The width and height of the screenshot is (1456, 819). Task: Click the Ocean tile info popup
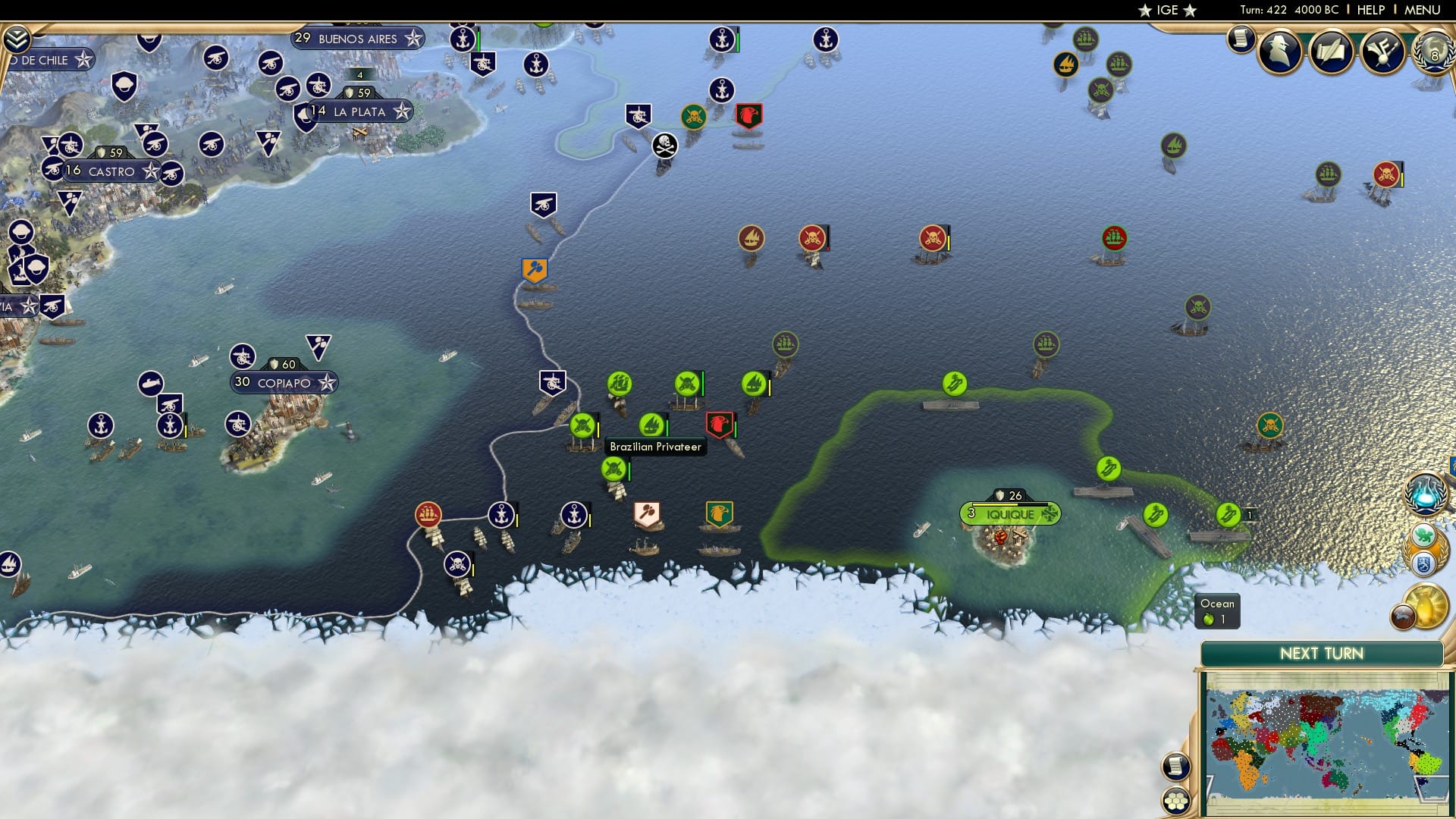pos(1217,610)
